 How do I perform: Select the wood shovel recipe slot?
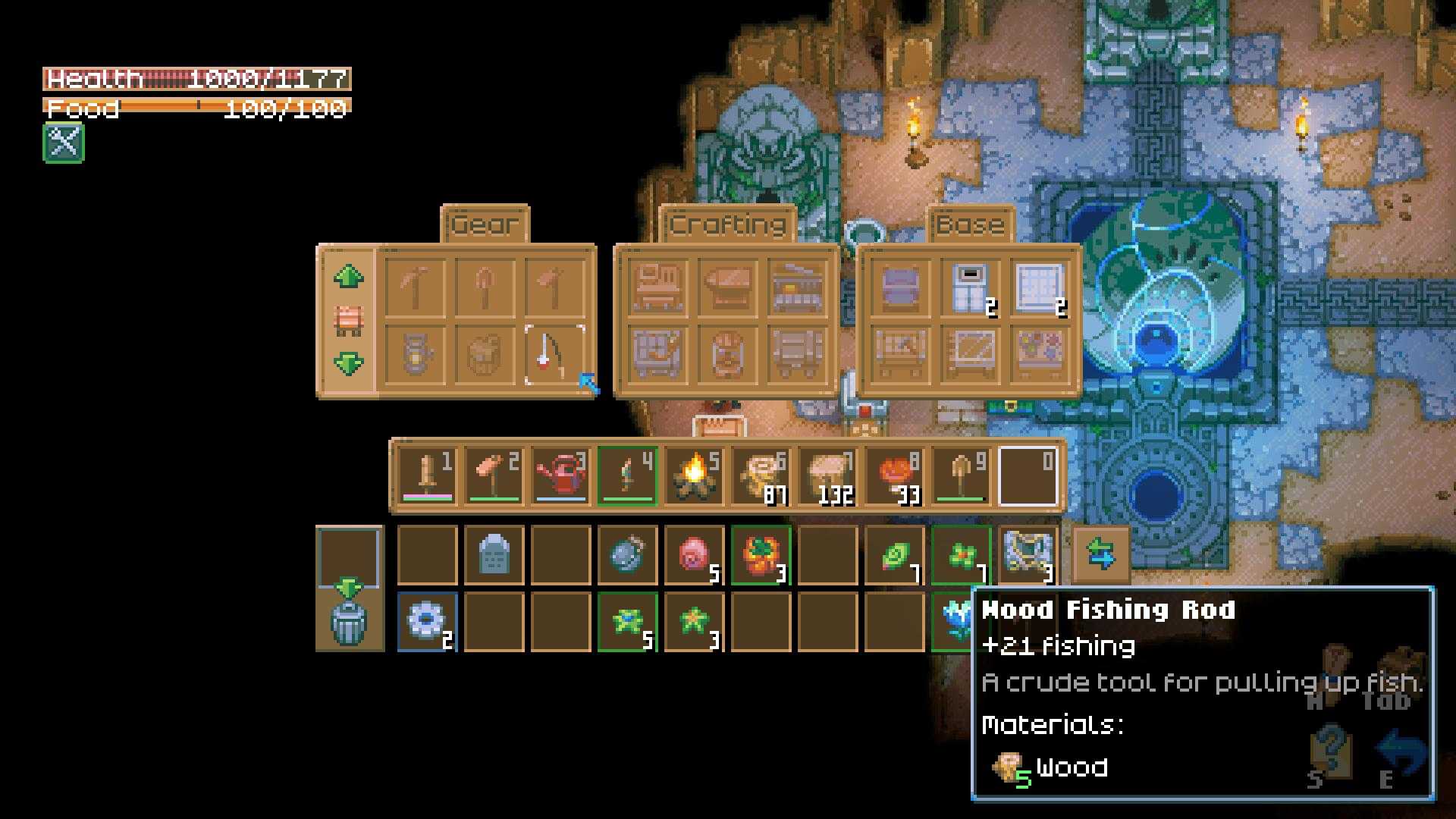[485, 287]
